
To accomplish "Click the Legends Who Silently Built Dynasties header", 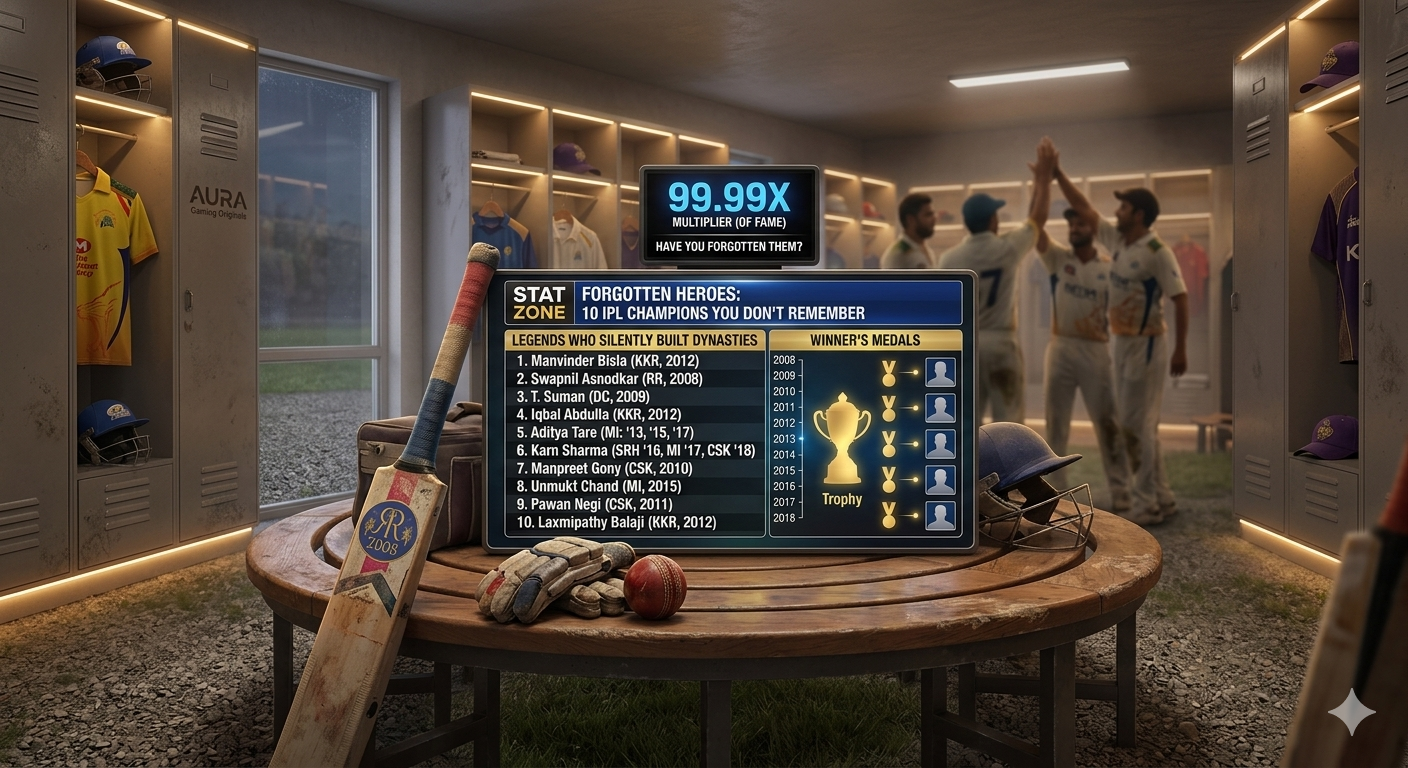I will click(x=635, y=340).
